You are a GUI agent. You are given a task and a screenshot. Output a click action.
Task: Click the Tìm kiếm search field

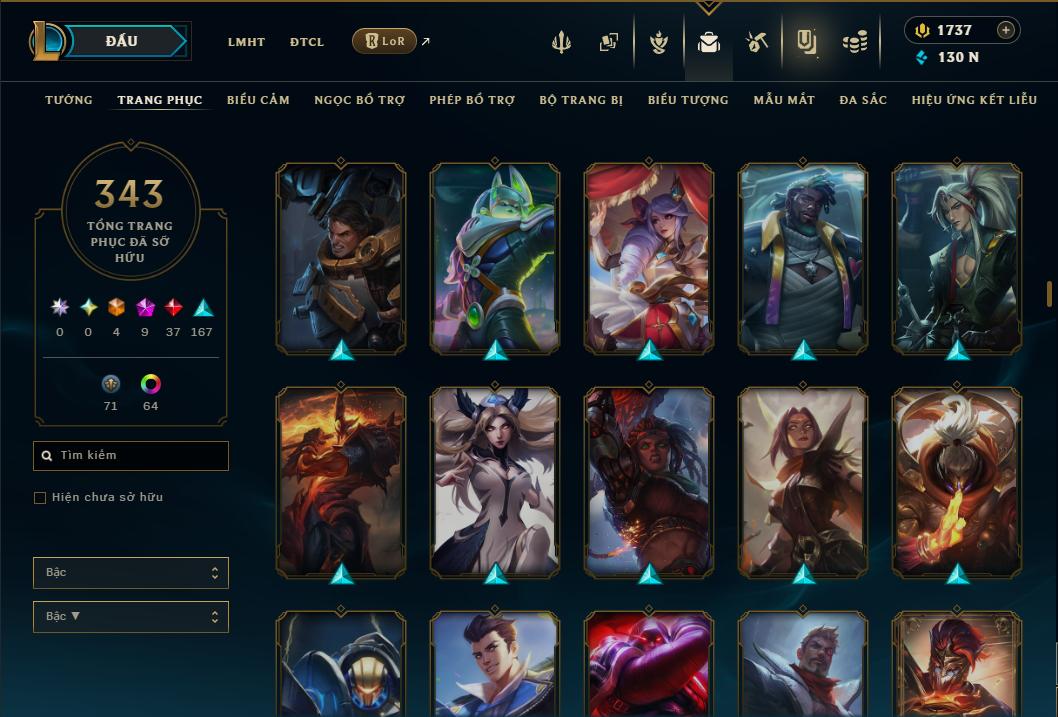coord(131,456)
